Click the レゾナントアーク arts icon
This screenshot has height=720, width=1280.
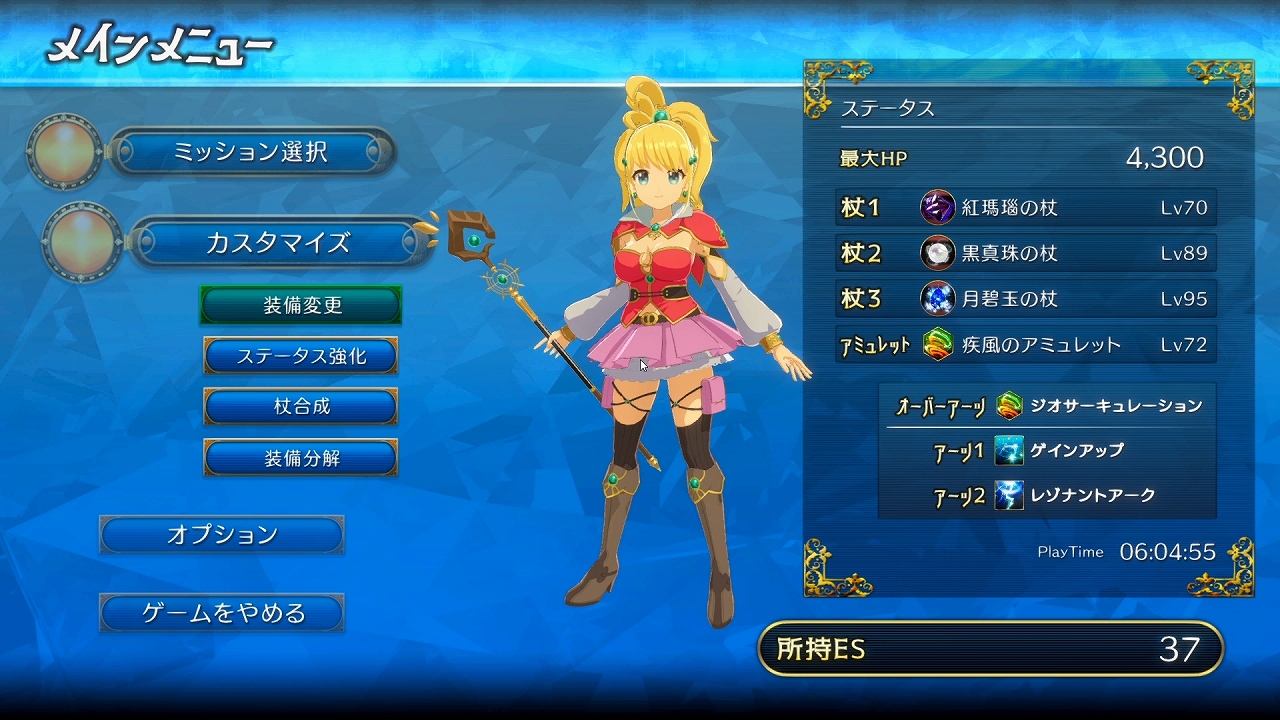click(x=1009, y=496)
